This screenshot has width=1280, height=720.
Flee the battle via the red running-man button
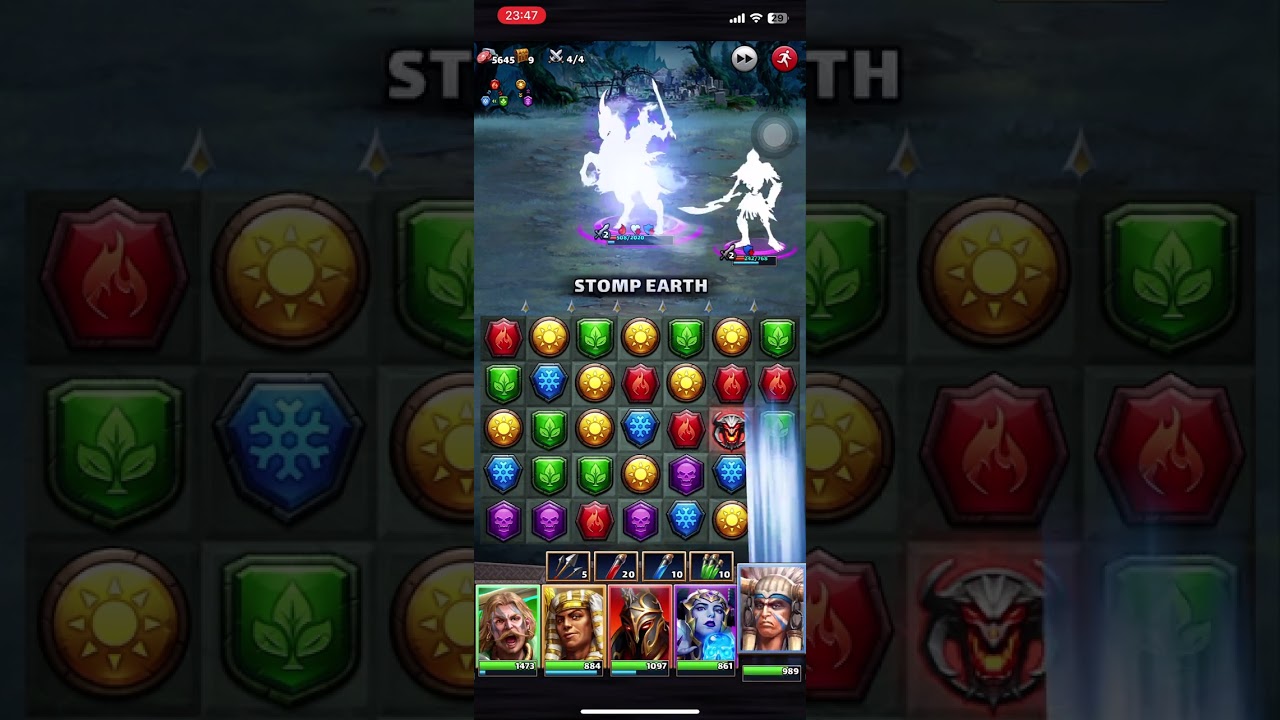[x=784, y=59]
